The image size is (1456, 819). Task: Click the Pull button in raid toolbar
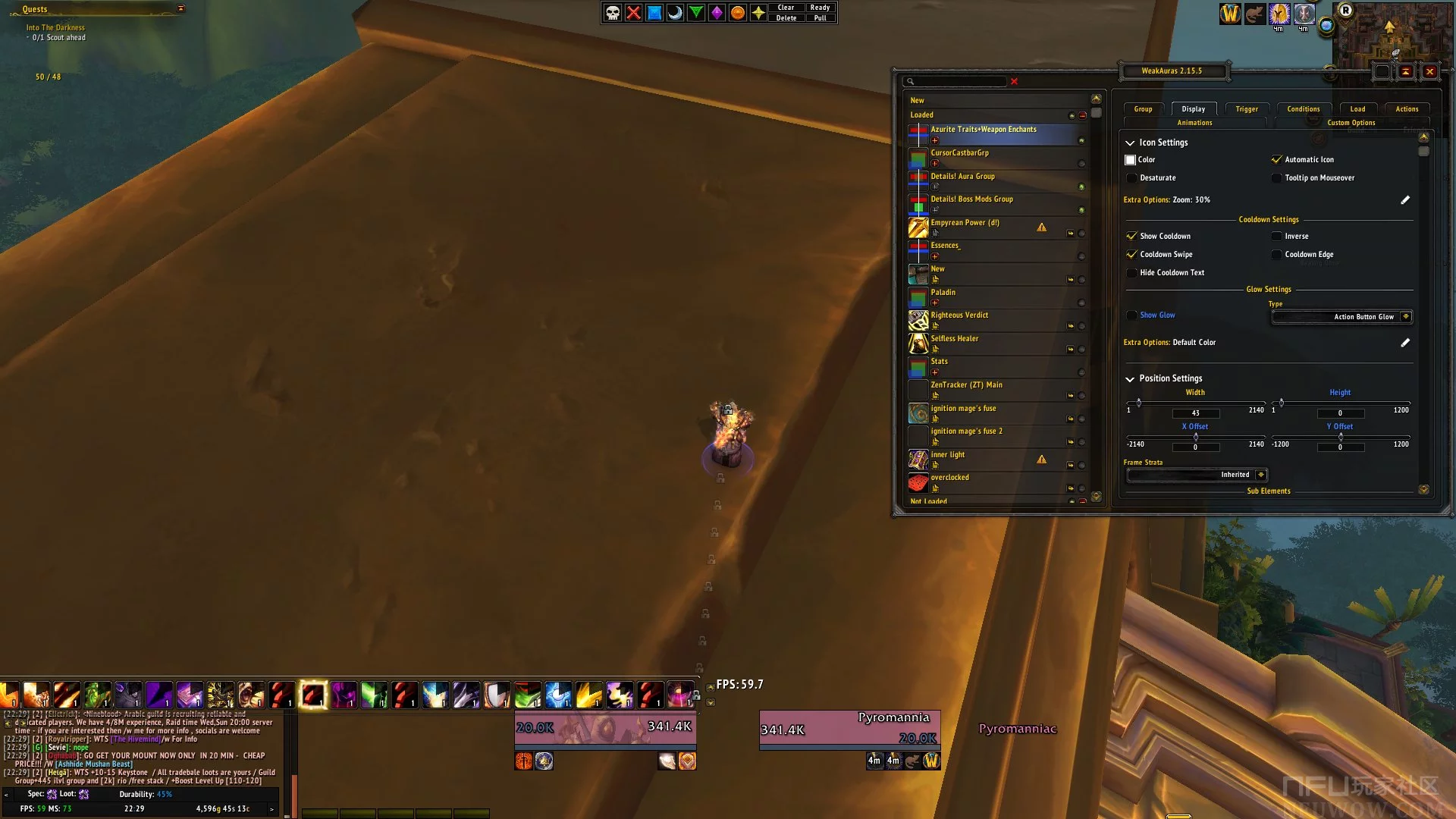820,18
